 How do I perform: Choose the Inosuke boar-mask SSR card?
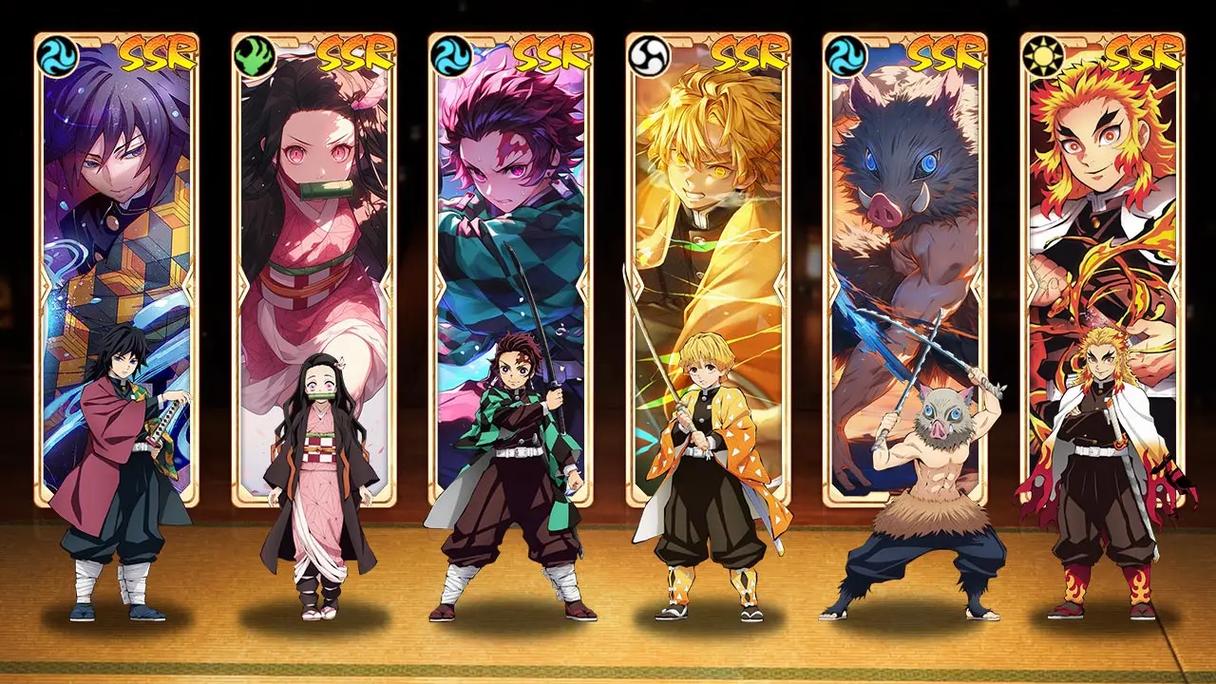point(905,200)
